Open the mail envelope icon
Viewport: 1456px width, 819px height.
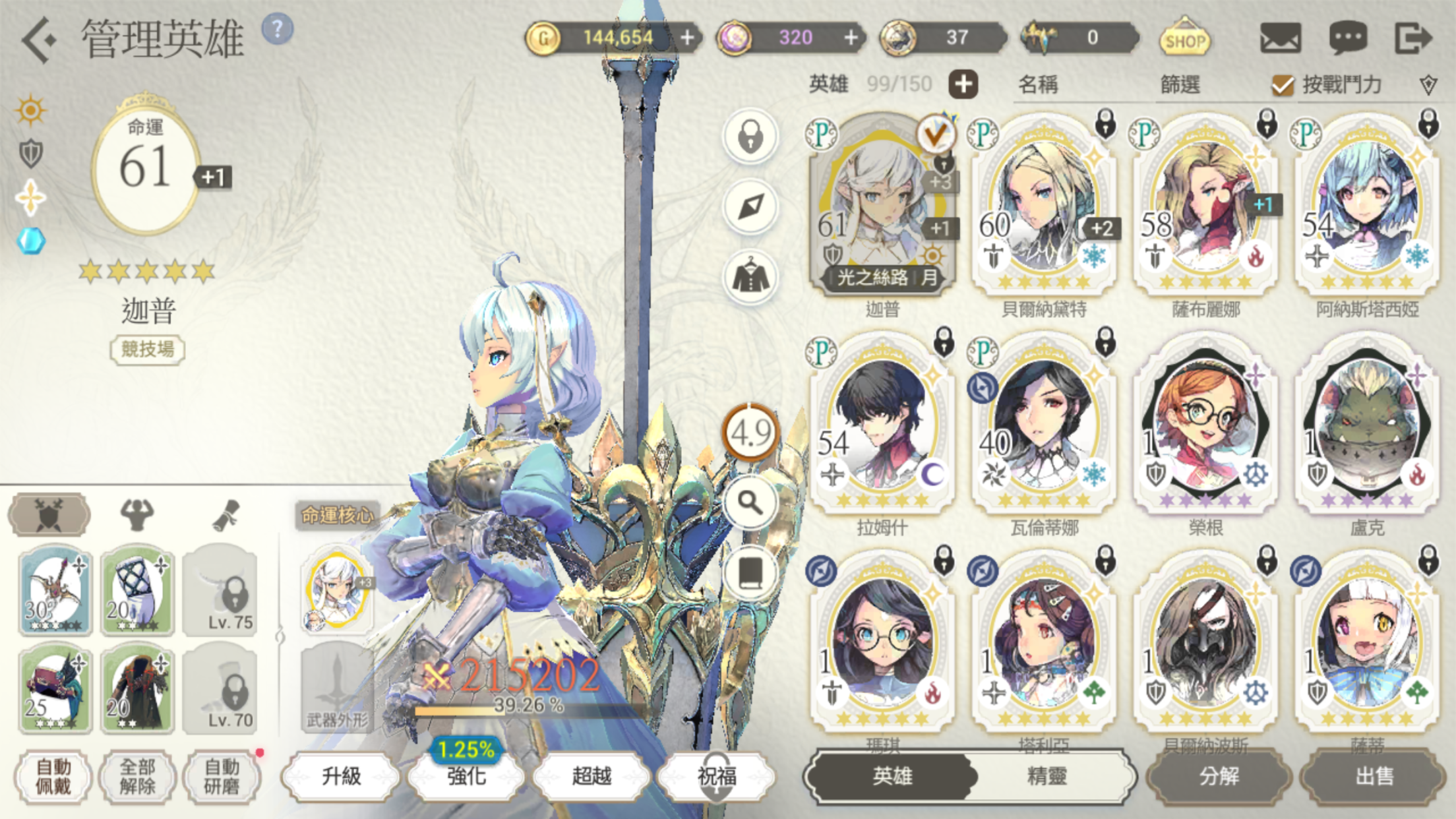tap(1280, 38)
